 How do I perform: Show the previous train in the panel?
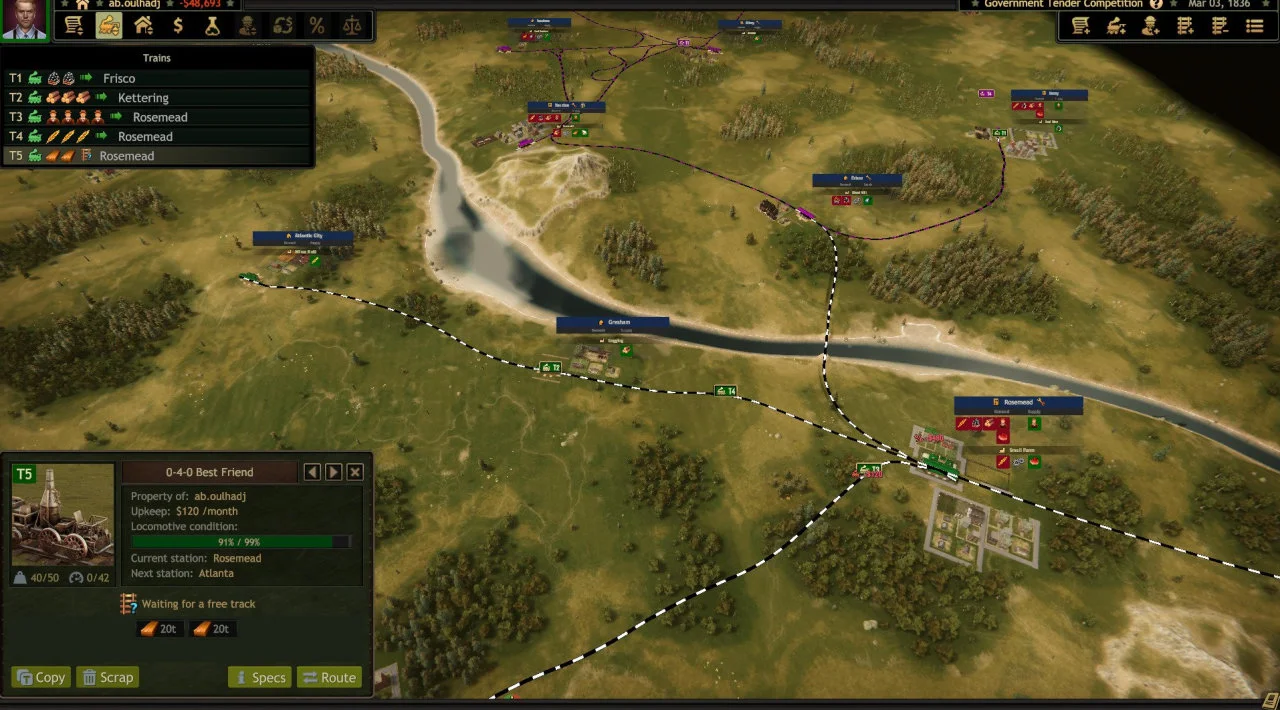[312, 472]
